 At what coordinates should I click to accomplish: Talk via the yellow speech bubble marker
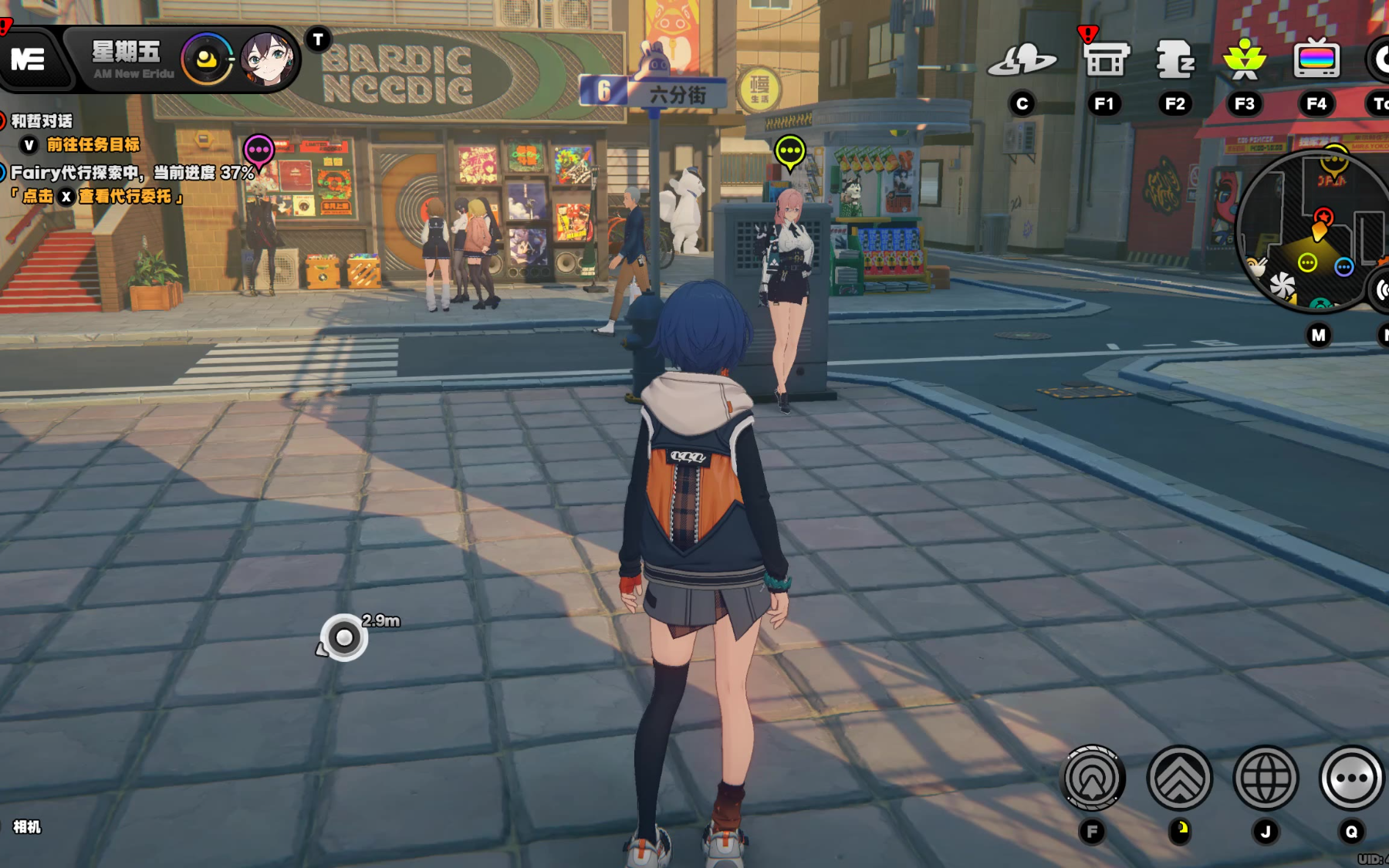pos(789,152)
